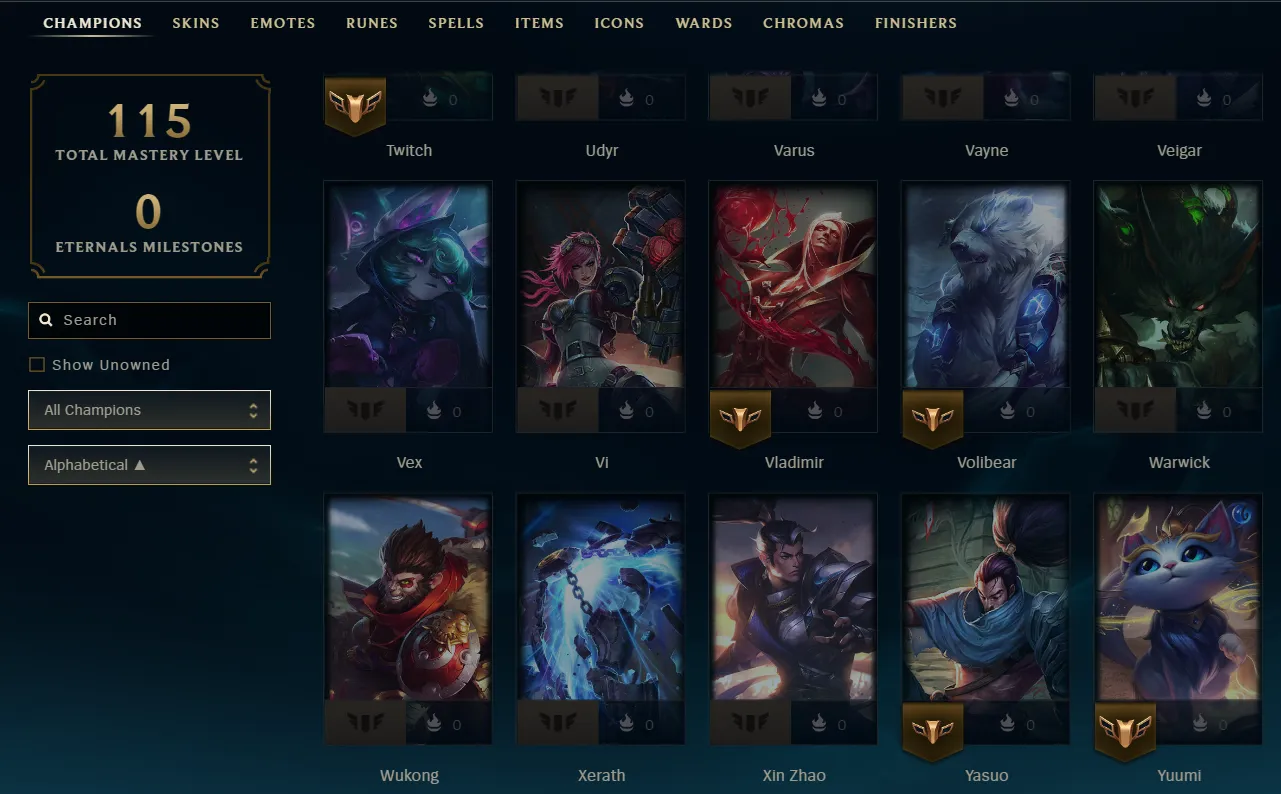This screenshot has height=794, width=1281.
Task: Open the Finishers tab
Action: tap(915, 23)
